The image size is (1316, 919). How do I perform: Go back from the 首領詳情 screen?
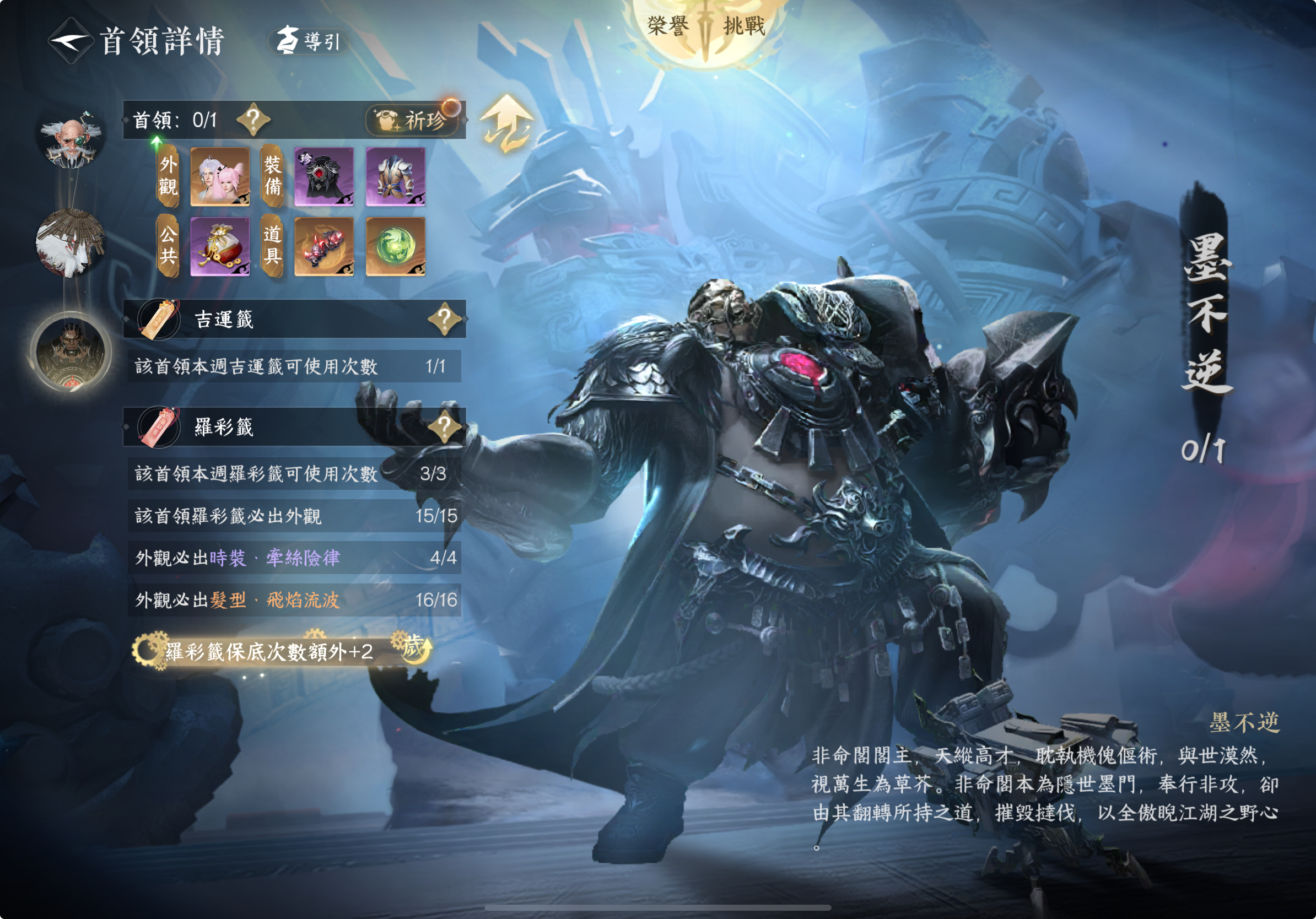pos(69,41)
